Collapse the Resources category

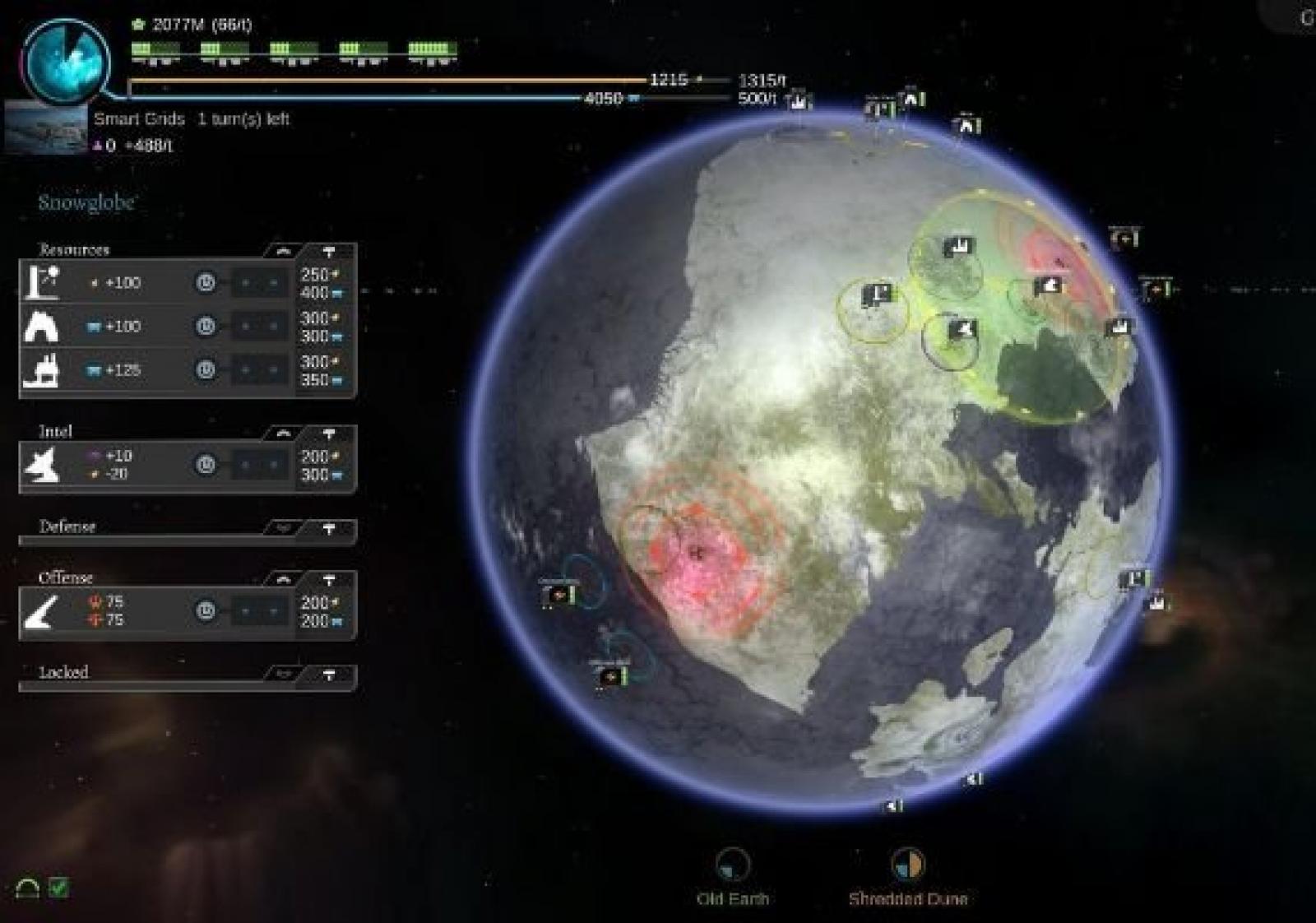pos(283,251)
